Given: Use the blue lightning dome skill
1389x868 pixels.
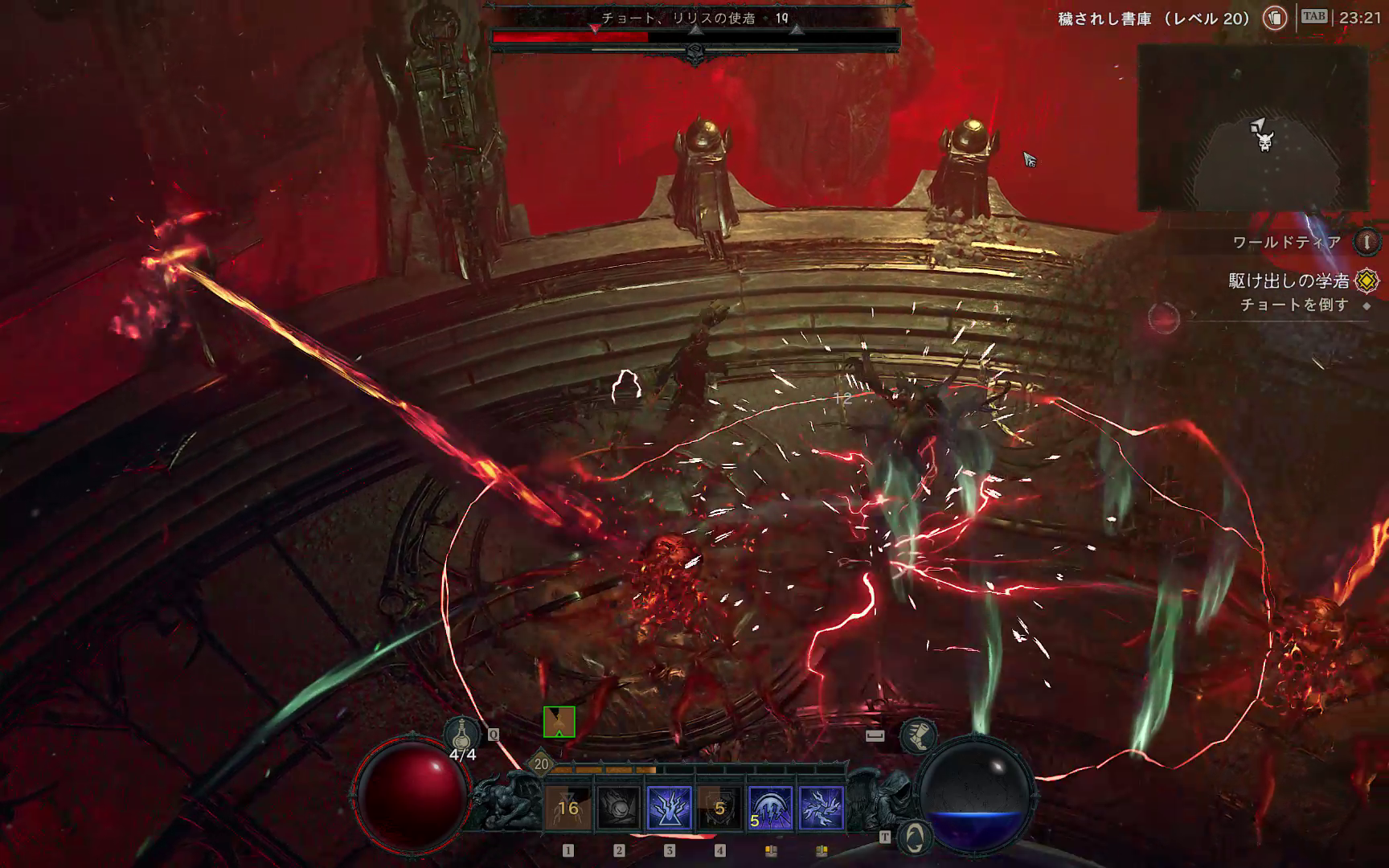Looking at the screenshot, I should point(771,808).
